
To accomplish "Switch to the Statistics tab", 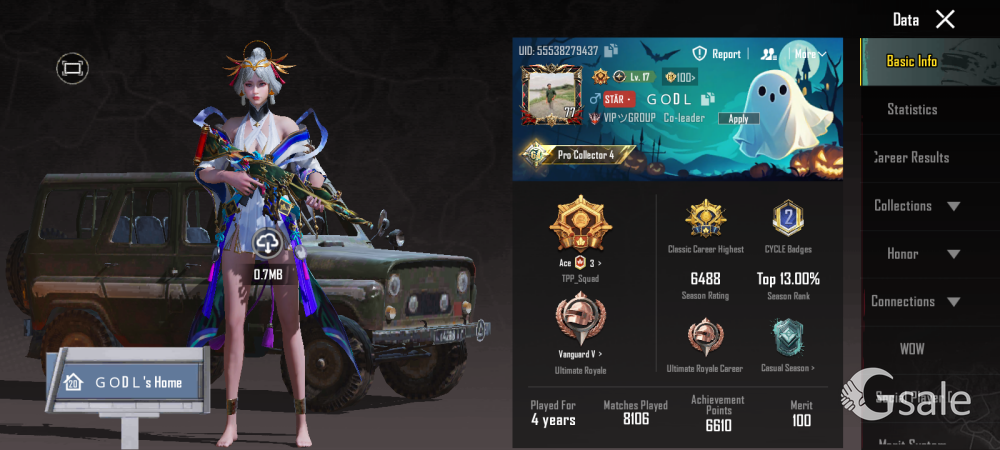I will pos(912,109).
